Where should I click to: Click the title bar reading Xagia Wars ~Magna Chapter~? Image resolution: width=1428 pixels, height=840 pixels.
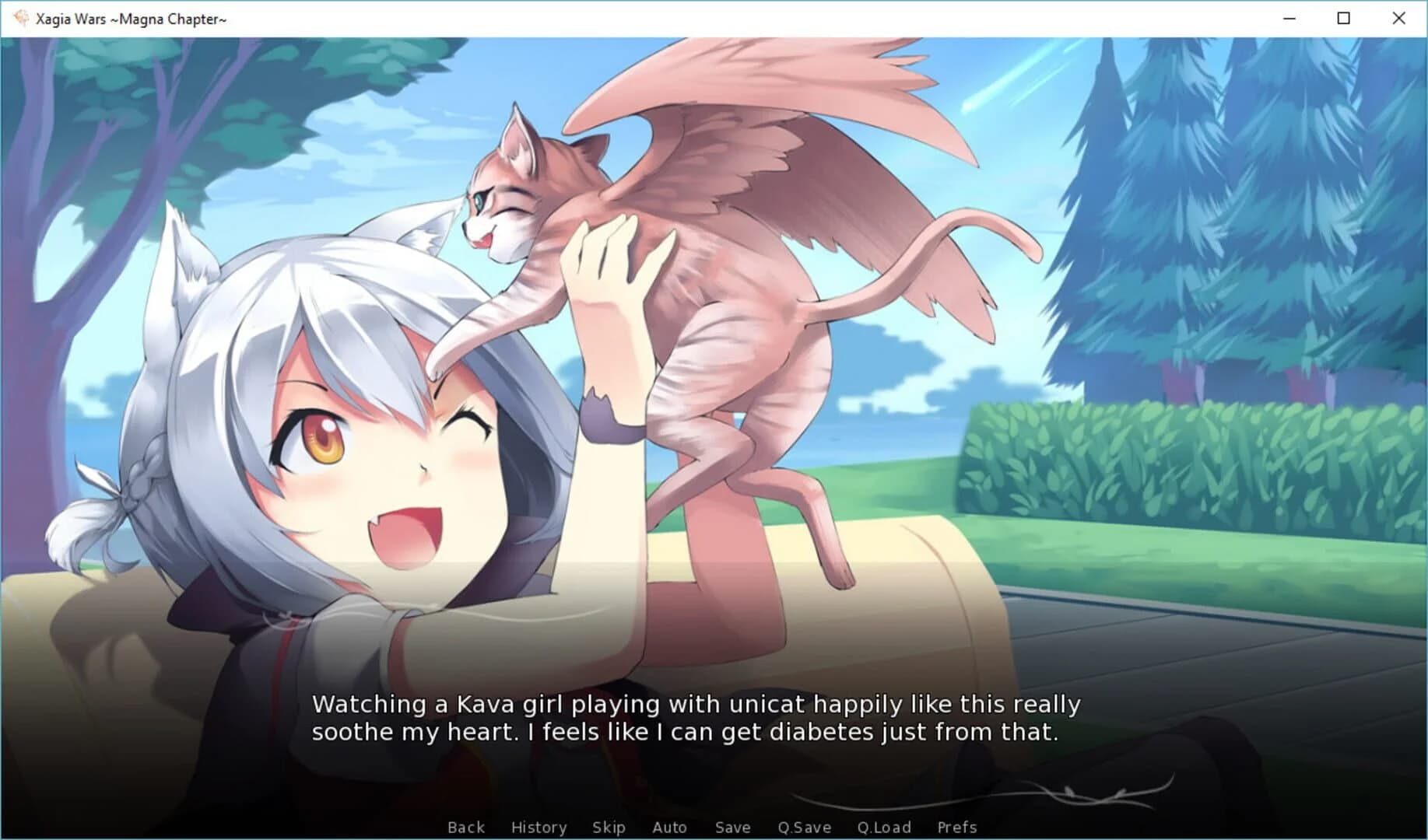click(128, 18)
